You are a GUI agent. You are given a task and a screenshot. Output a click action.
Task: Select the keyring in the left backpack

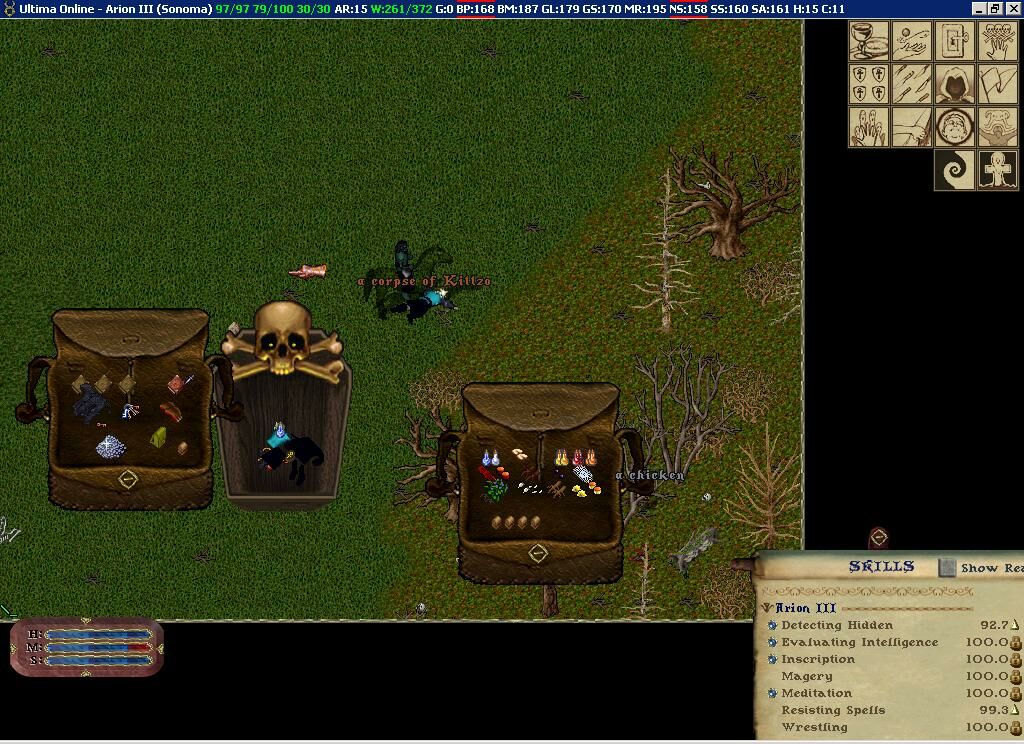[130, 410]
